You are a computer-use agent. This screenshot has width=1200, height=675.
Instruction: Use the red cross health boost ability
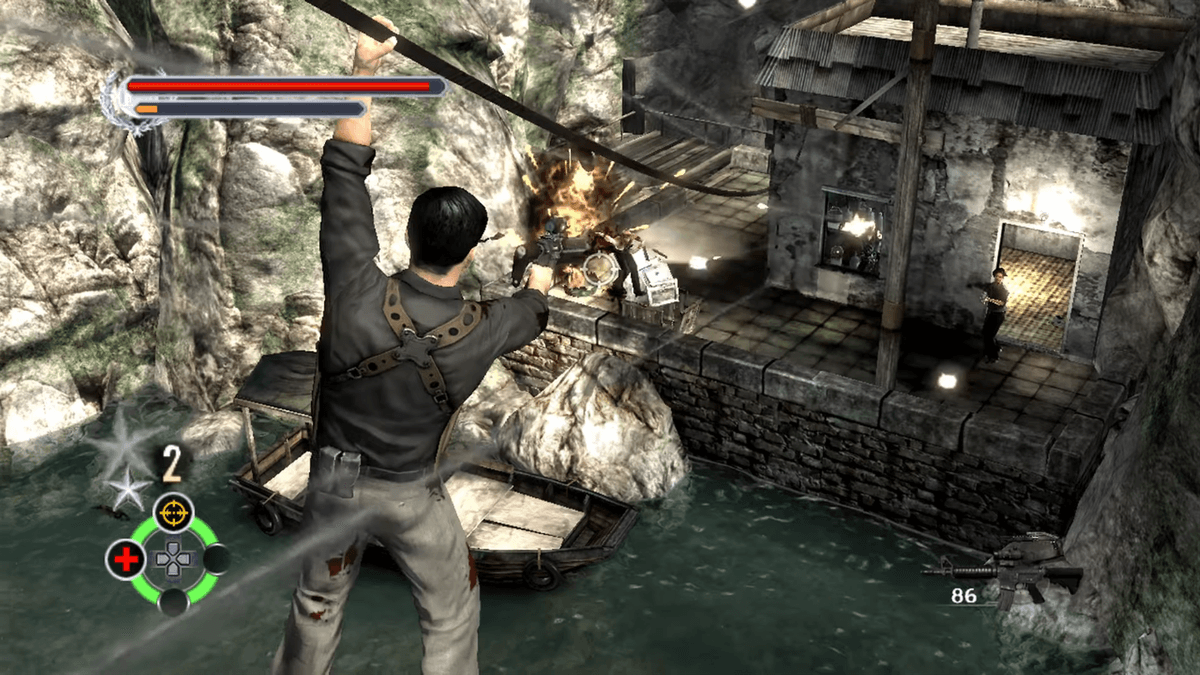(x=126, y=560)
